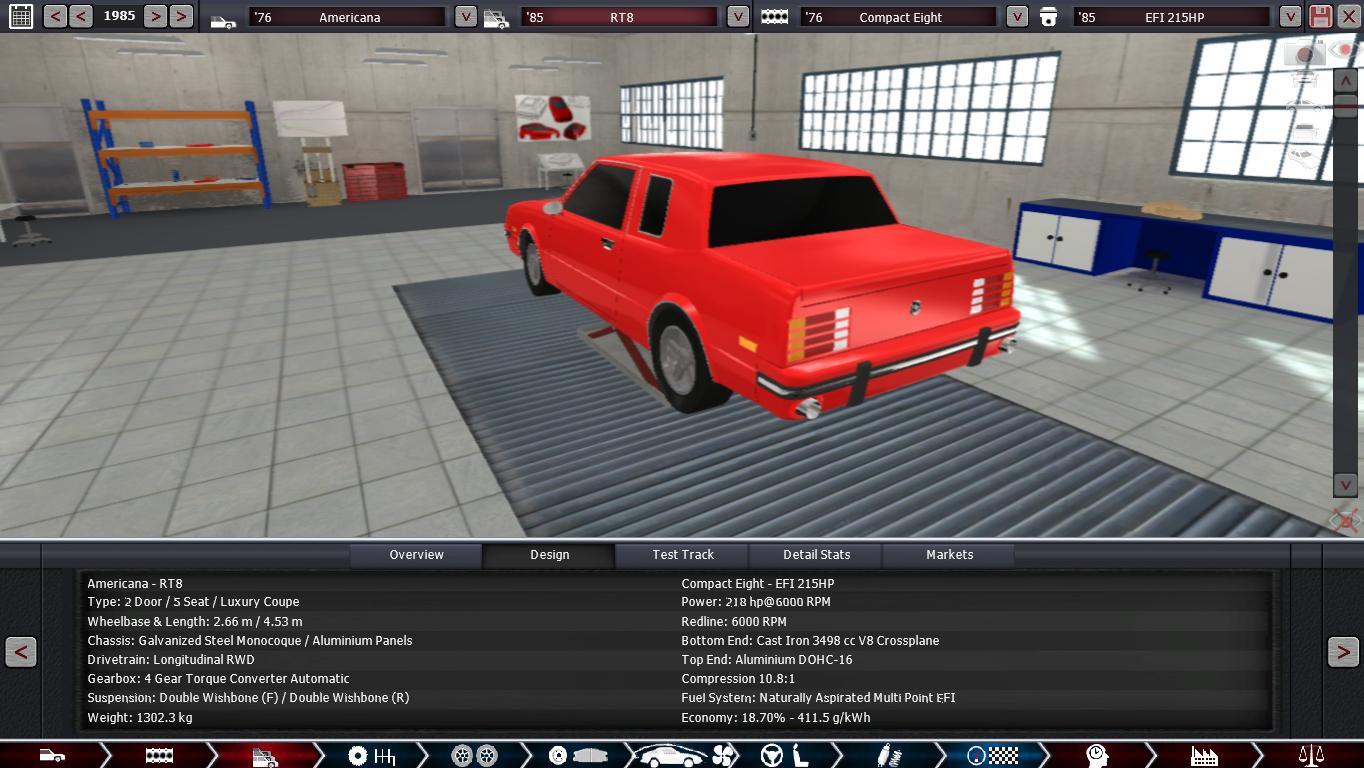Switch to the Overview tab
The image size is (1364, 768).
[x=416, y=555]
